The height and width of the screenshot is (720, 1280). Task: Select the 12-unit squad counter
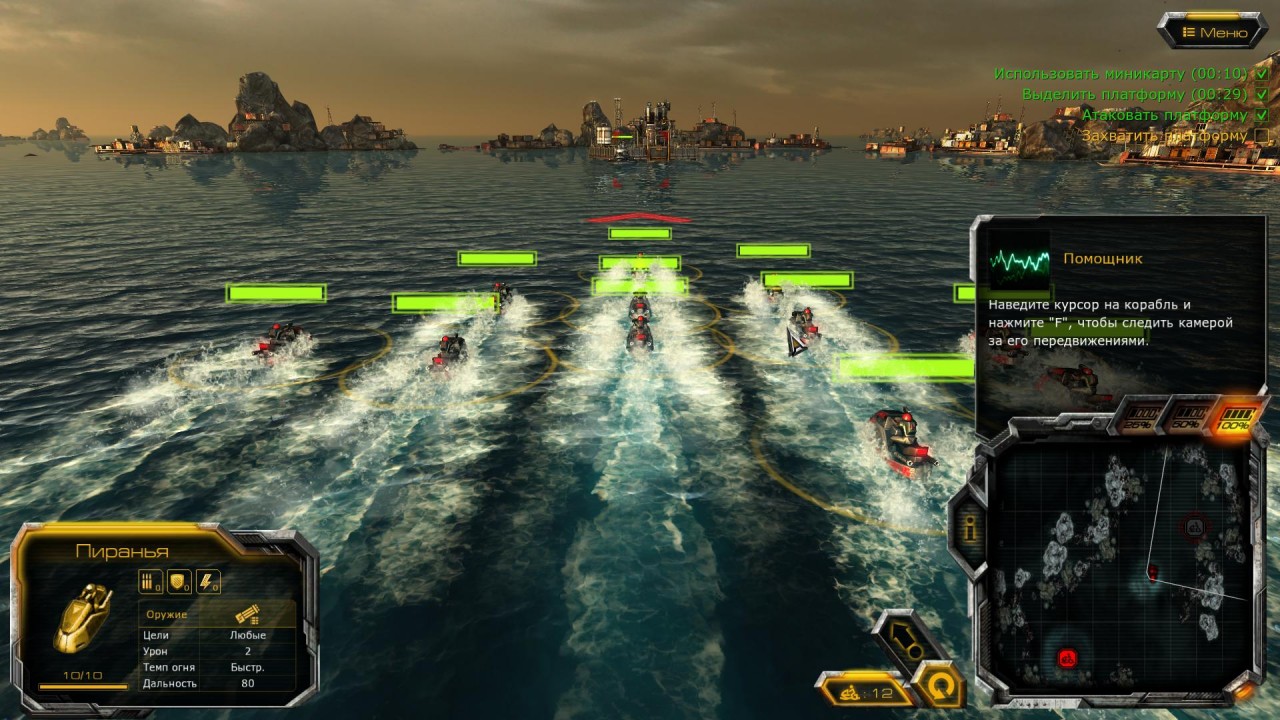click(x=866, y=691)
